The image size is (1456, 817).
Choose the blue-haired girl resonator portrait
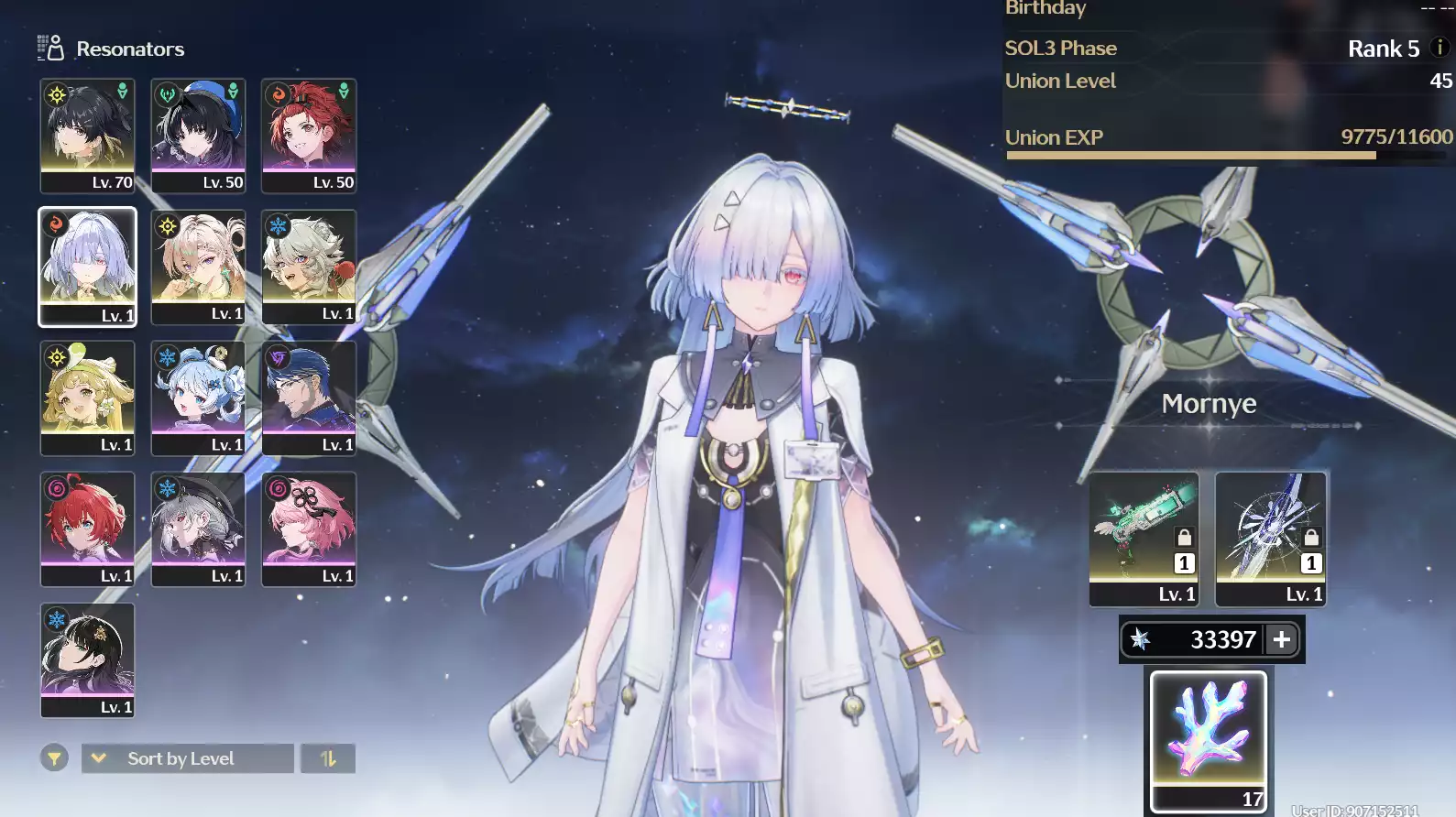coord(198,398)
